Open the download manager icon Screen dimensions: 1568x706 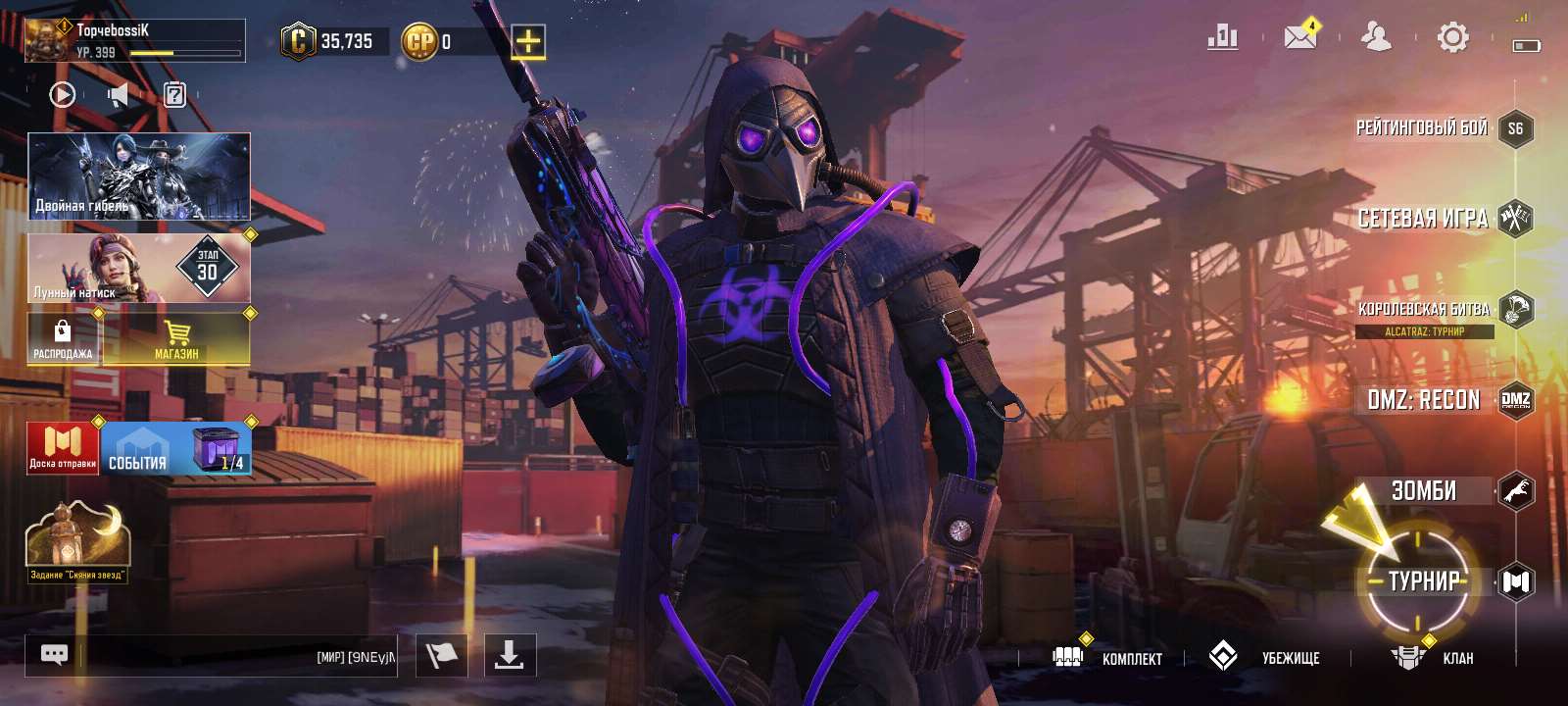[511, 657]
